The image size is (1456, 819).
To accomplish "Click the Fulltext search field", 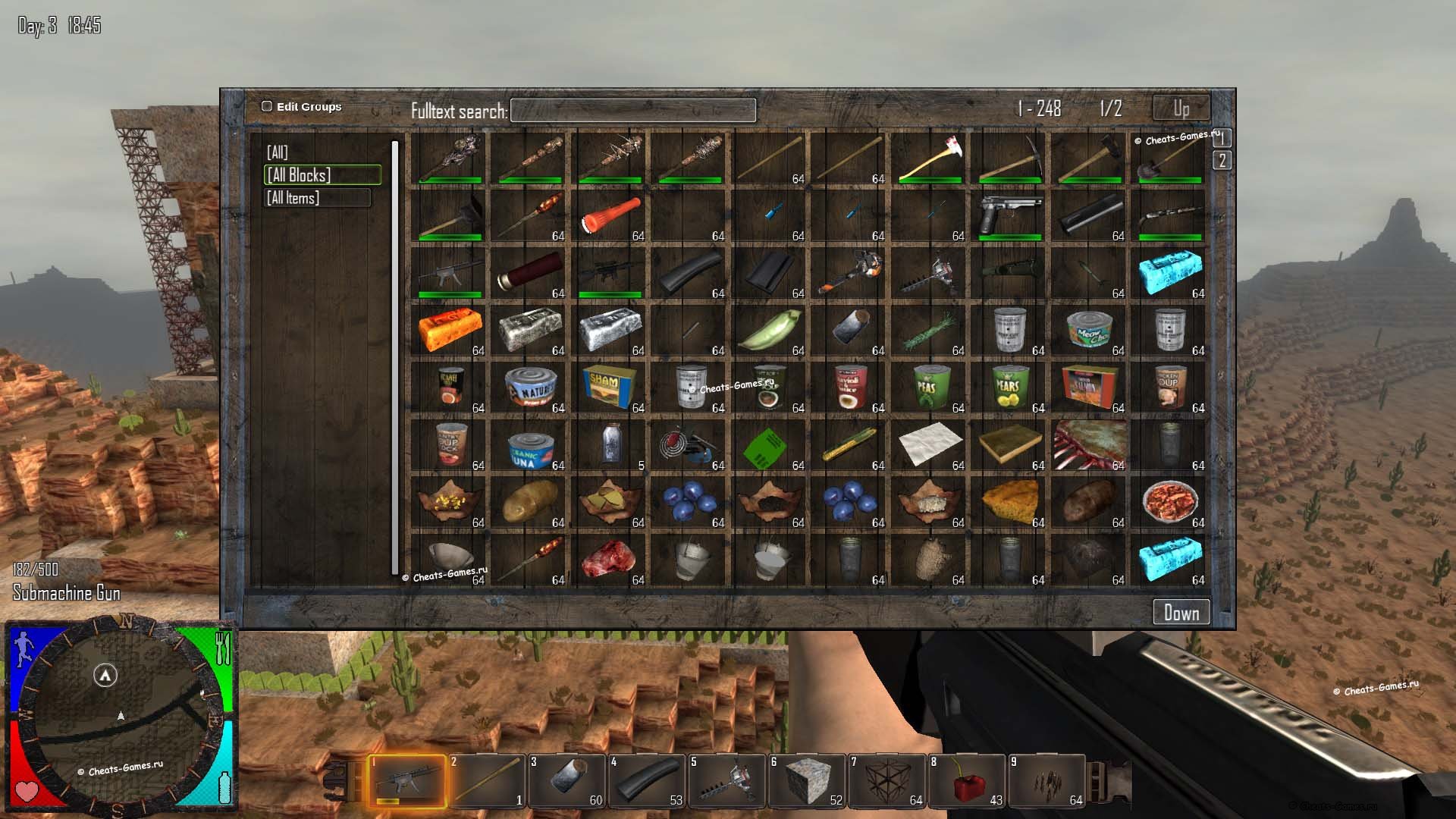I will click(633, 111).
